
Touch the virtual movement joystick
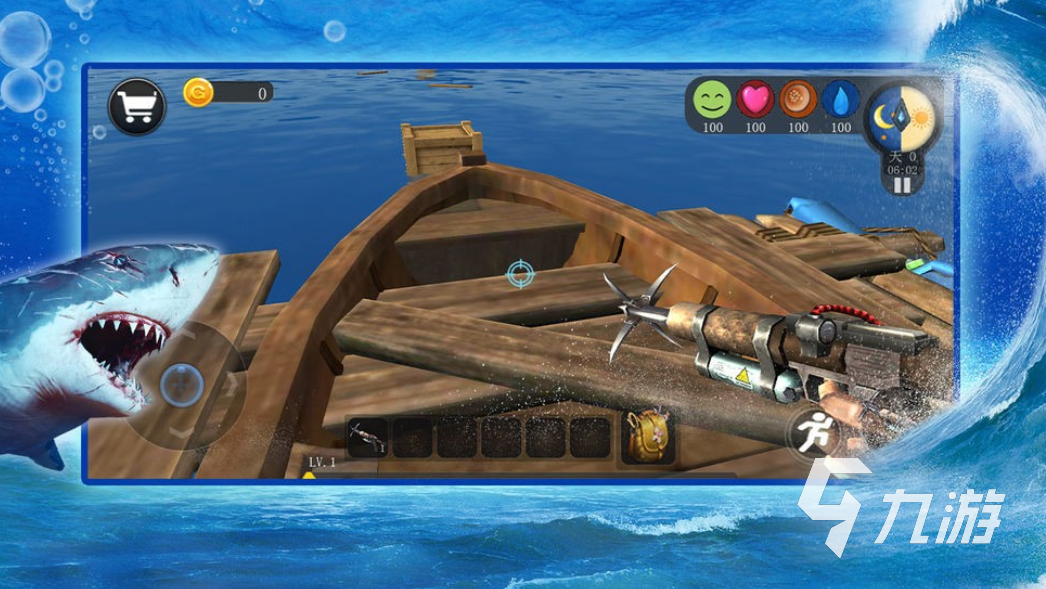point(182,384)
